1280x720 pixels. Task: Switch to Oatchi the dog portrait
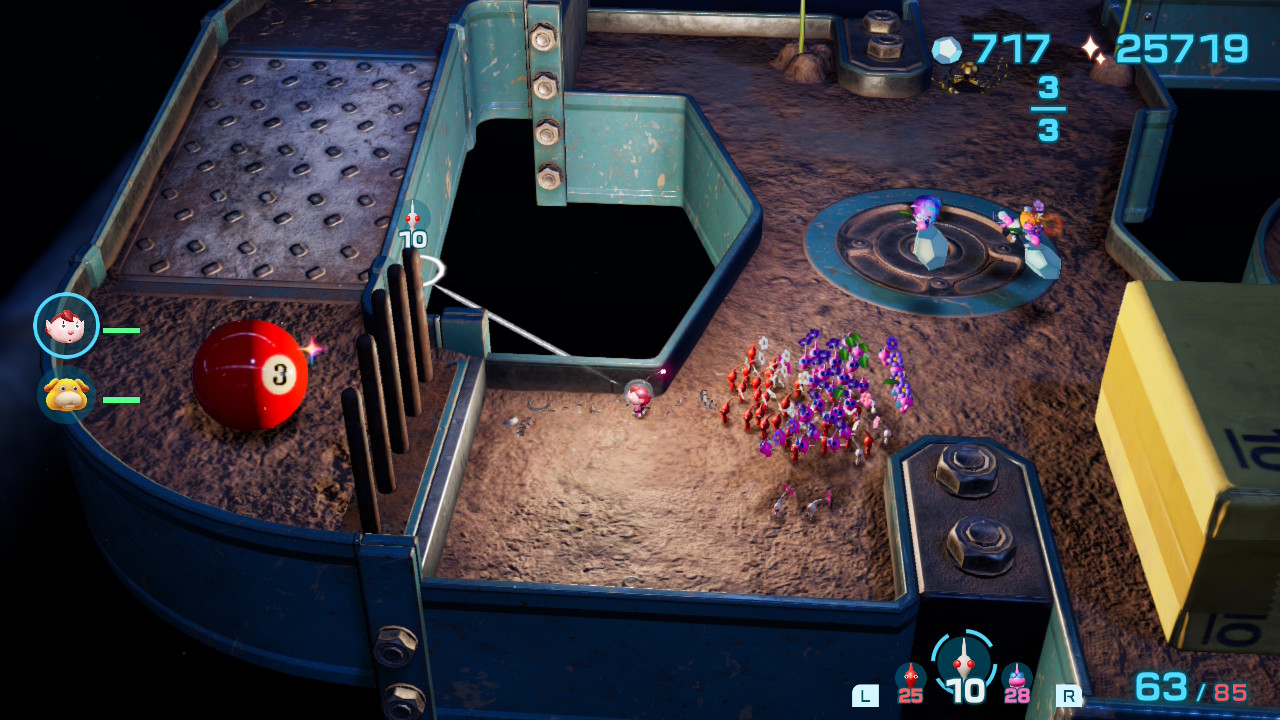(66, 394)
